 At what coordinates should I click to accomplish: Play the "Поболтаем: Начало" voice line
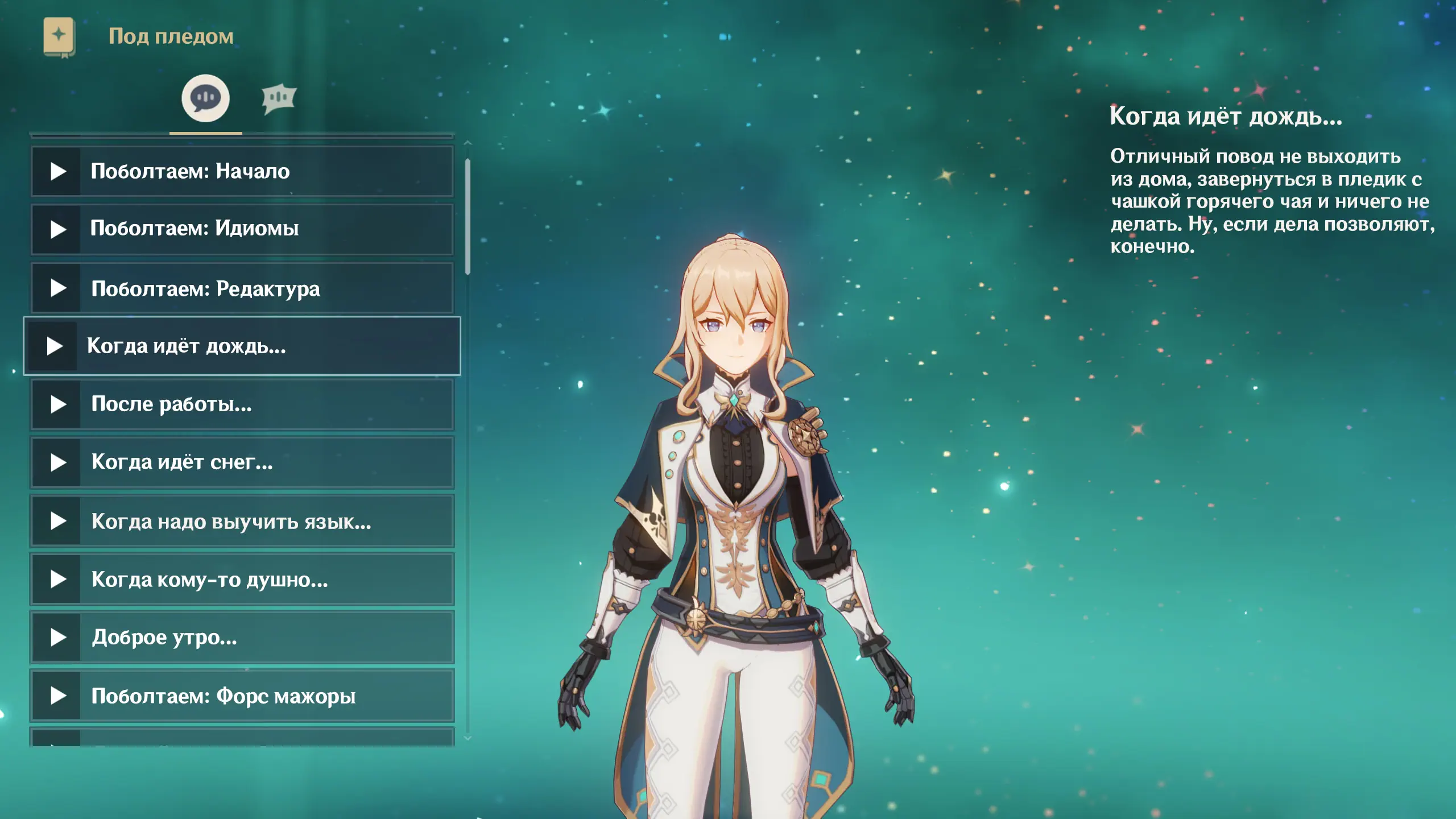pyautogui.click(x=242, y=171)
